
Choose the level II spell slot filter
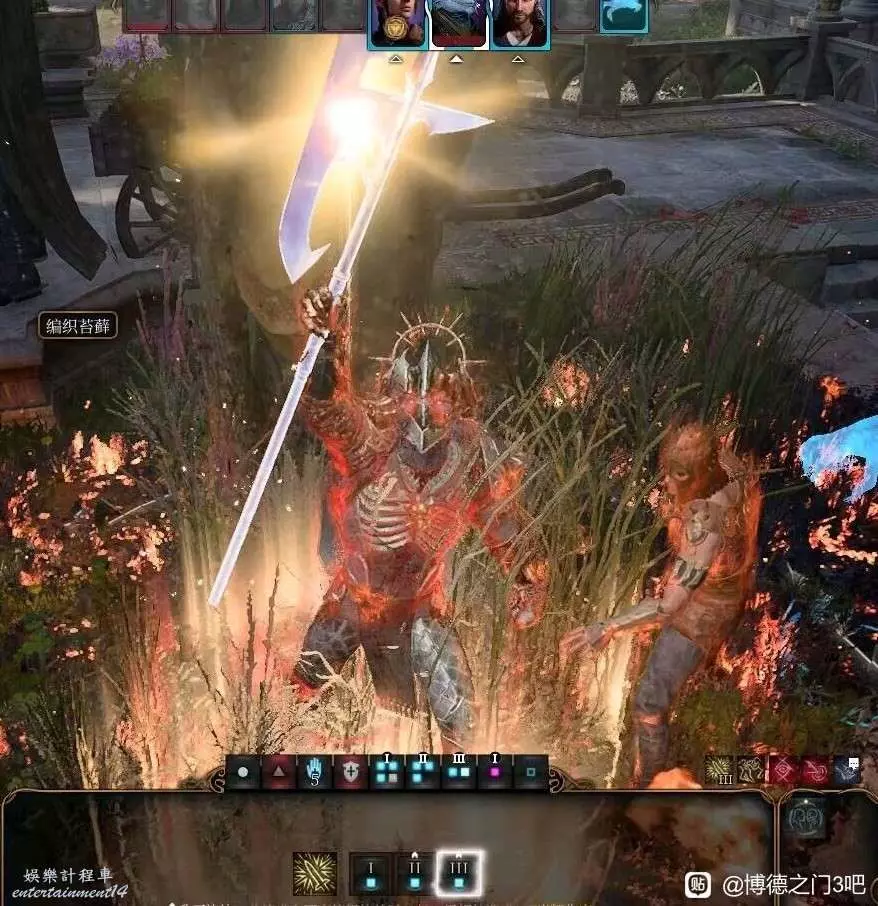pyautogui.click(x=423, y=774)
